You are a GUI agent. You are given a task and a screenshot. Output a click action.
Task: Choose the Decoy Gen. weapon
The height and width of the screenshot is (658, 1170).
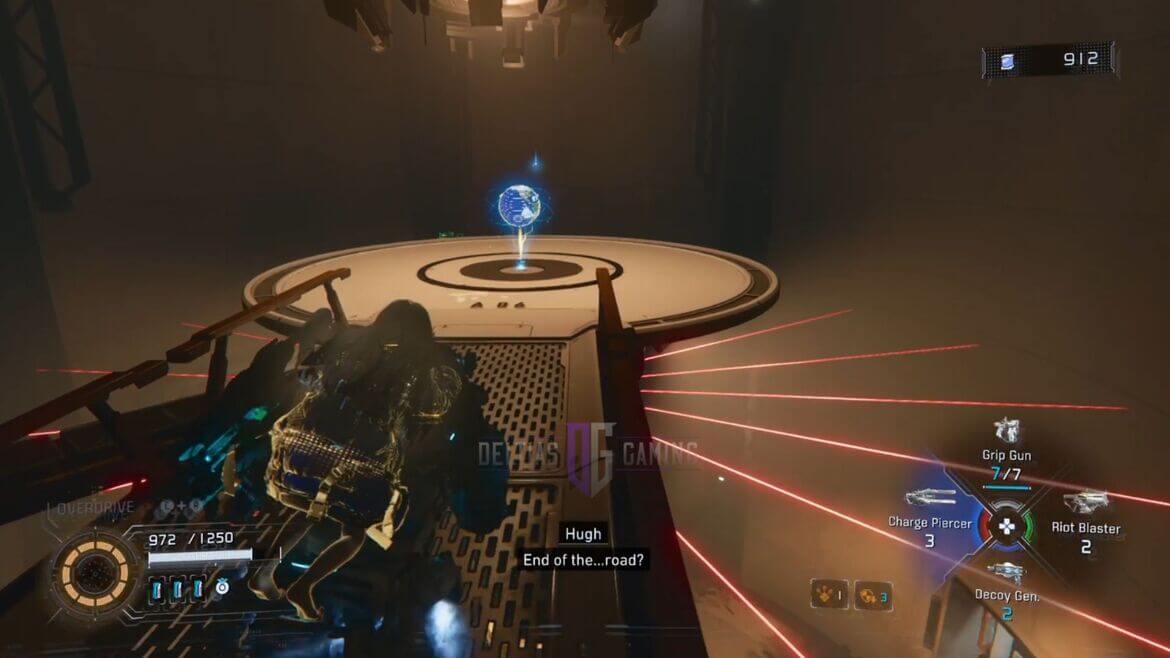point(1006,573)
